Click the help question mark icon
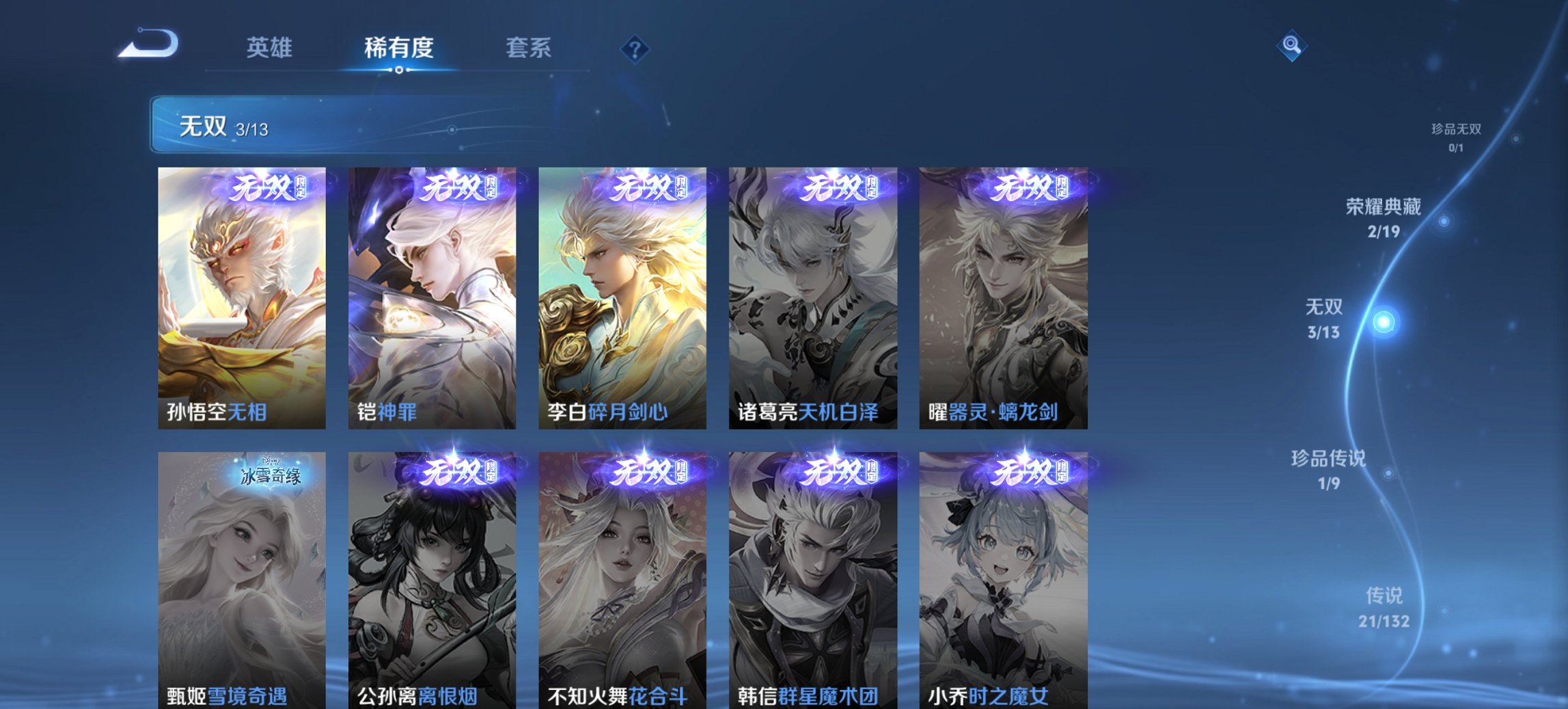The height and width of the screenshot is (709, 1568). [635, 48]
